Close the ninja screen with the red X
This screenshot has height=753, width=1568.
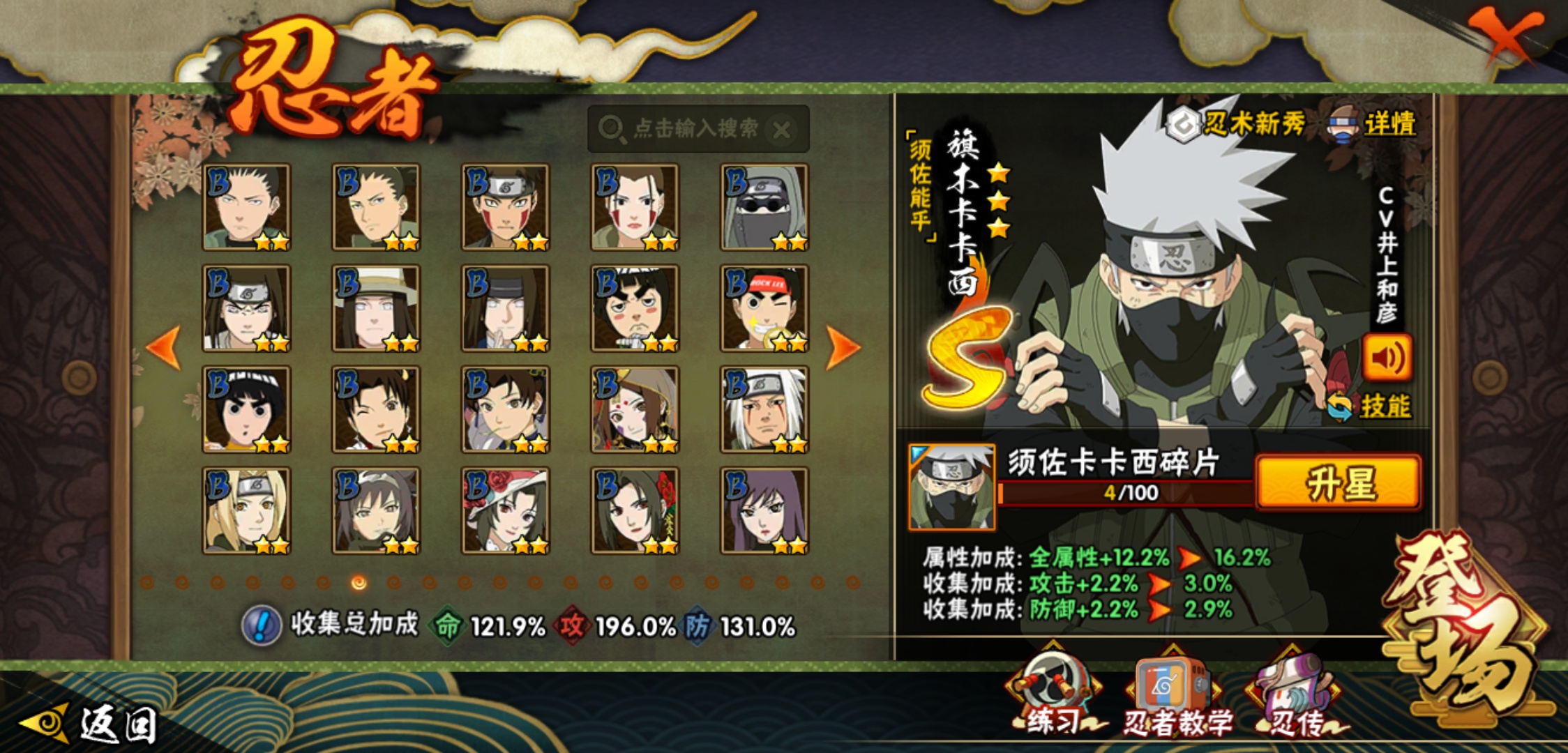pos(1507,35)
